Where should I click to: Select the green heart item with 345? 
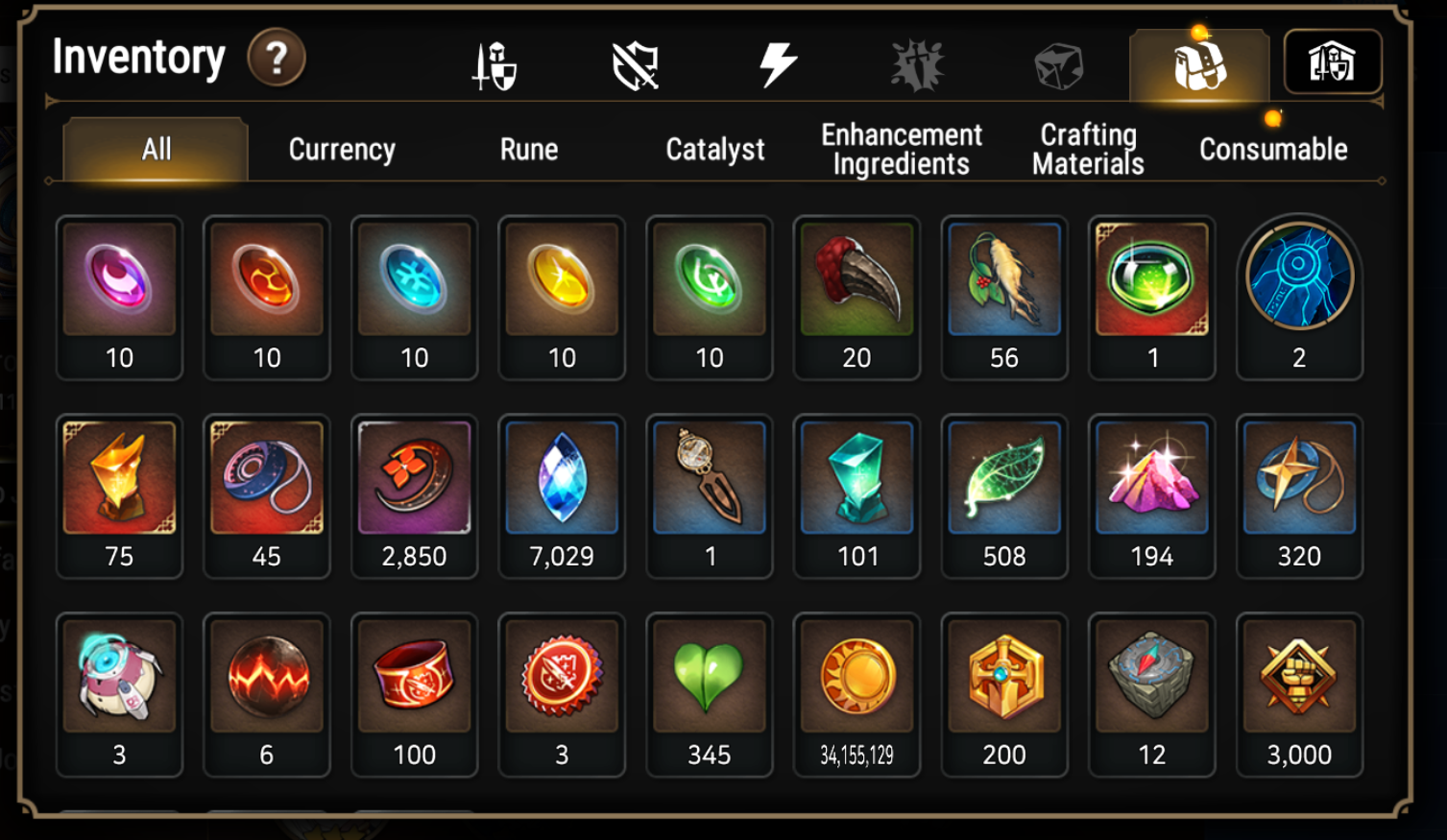[x=709, y=694]
